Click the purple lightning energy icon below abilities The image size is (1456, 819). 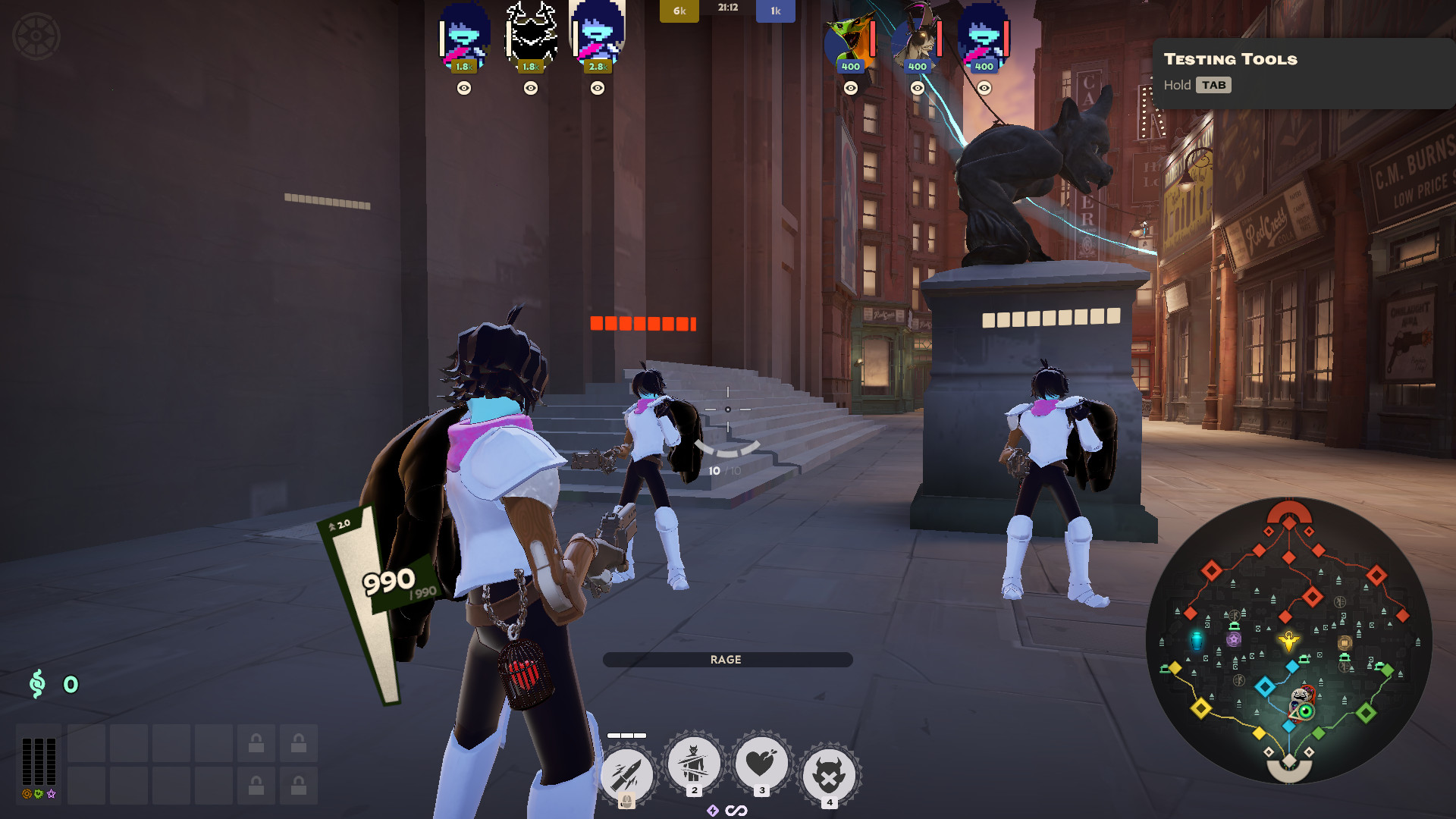click(714, 810)
